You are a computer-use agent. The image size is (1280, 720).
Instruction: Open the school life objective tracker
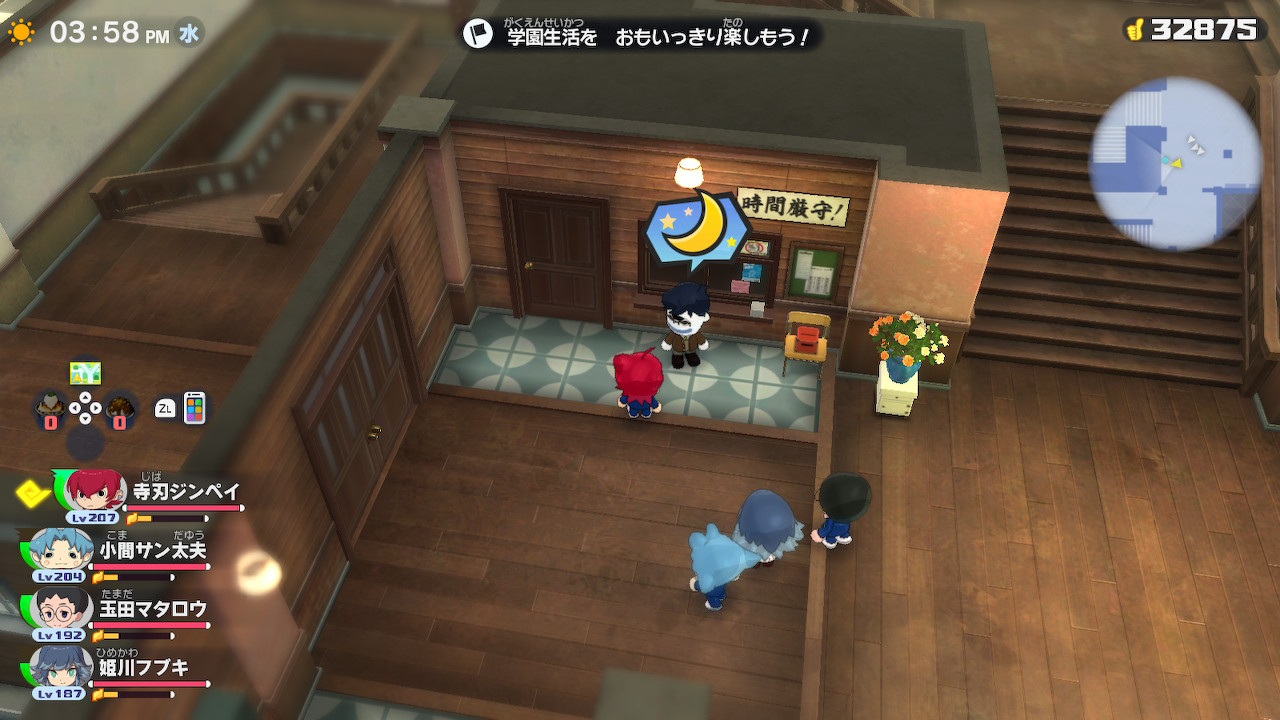coord(640,35)
